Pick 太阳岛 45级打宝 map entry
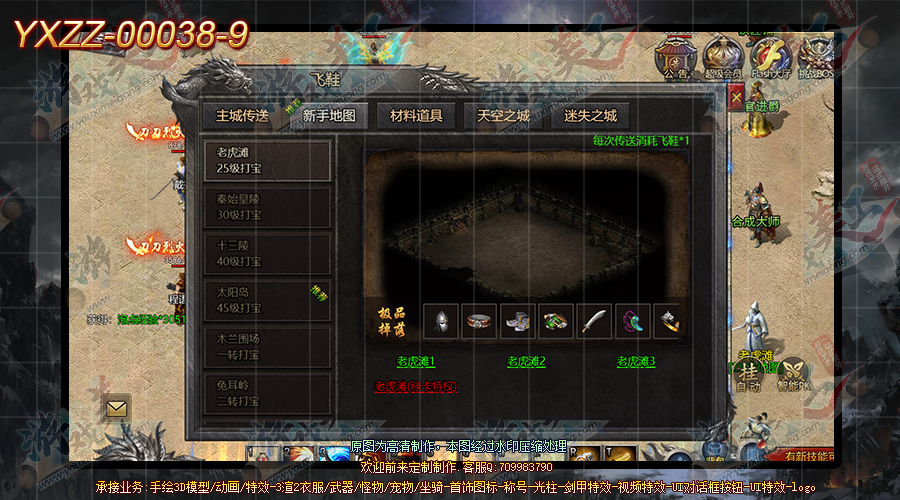This screenshot has width=900, height=500. [267, 300]
